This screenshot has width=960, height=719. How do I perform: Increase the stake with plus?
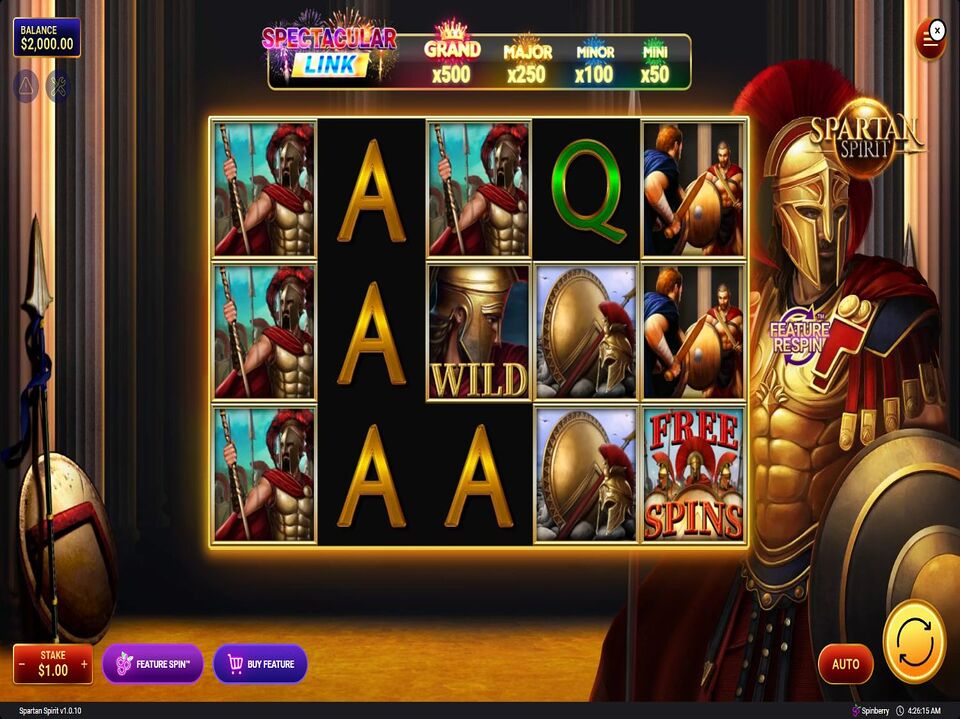(84, 664)
